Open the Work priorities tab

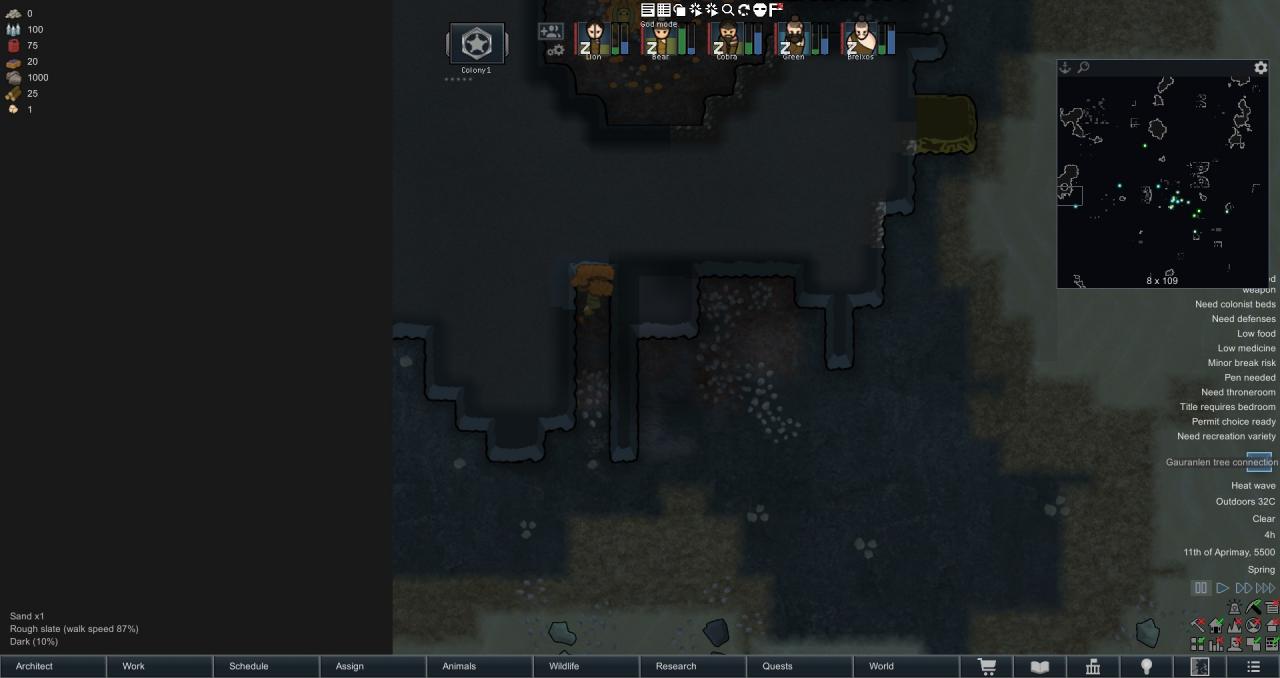pyautogui.click(x=160, y=666)
